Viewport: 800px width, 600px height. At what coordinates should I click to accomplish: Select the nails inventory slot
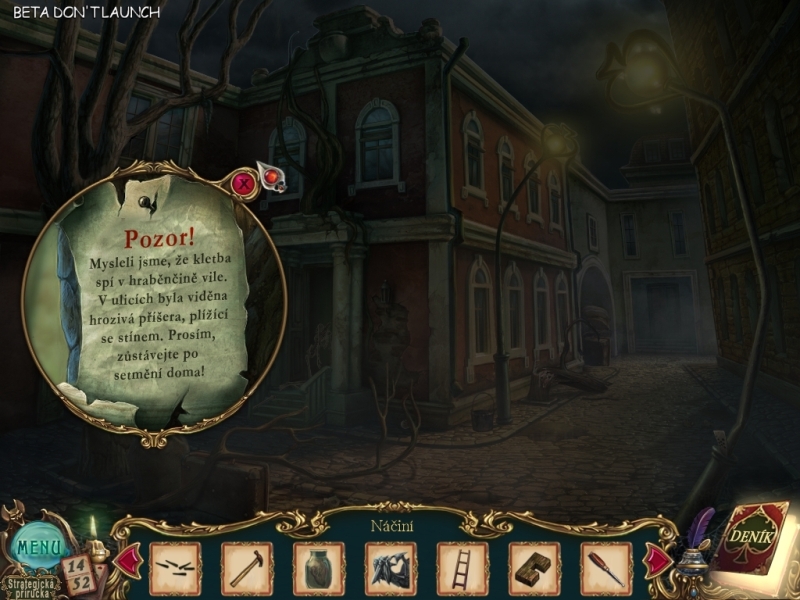pos(175,568)
